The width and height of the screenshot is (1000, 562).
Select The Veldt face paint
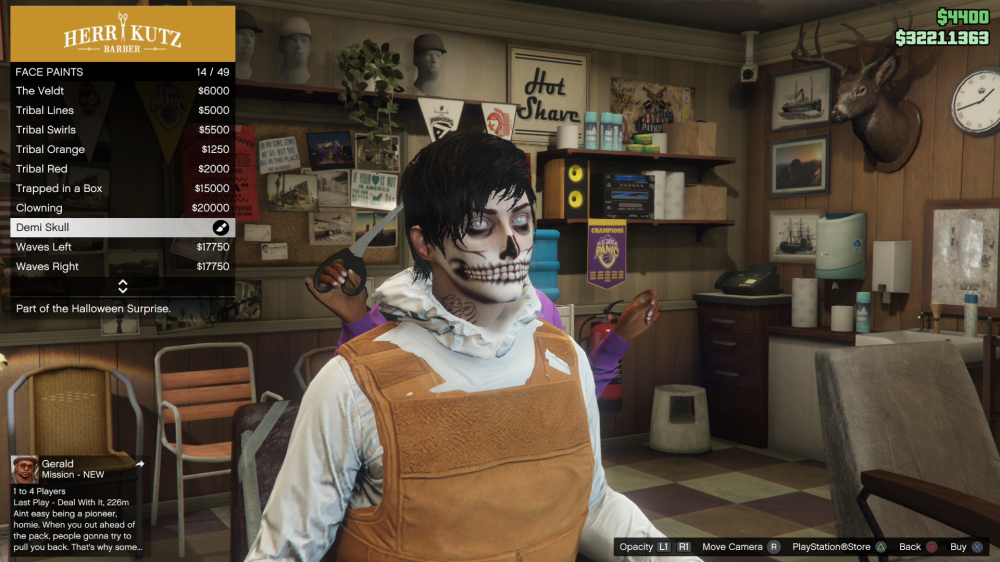coord(122,91)
